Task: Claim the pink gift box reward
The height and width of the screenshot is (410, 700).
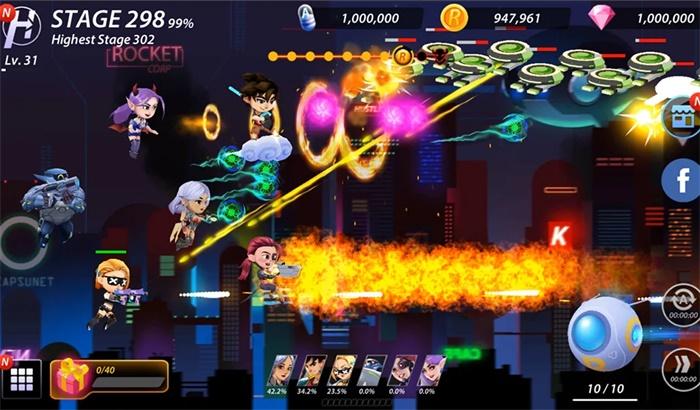Action: click(x=71, y=377)
